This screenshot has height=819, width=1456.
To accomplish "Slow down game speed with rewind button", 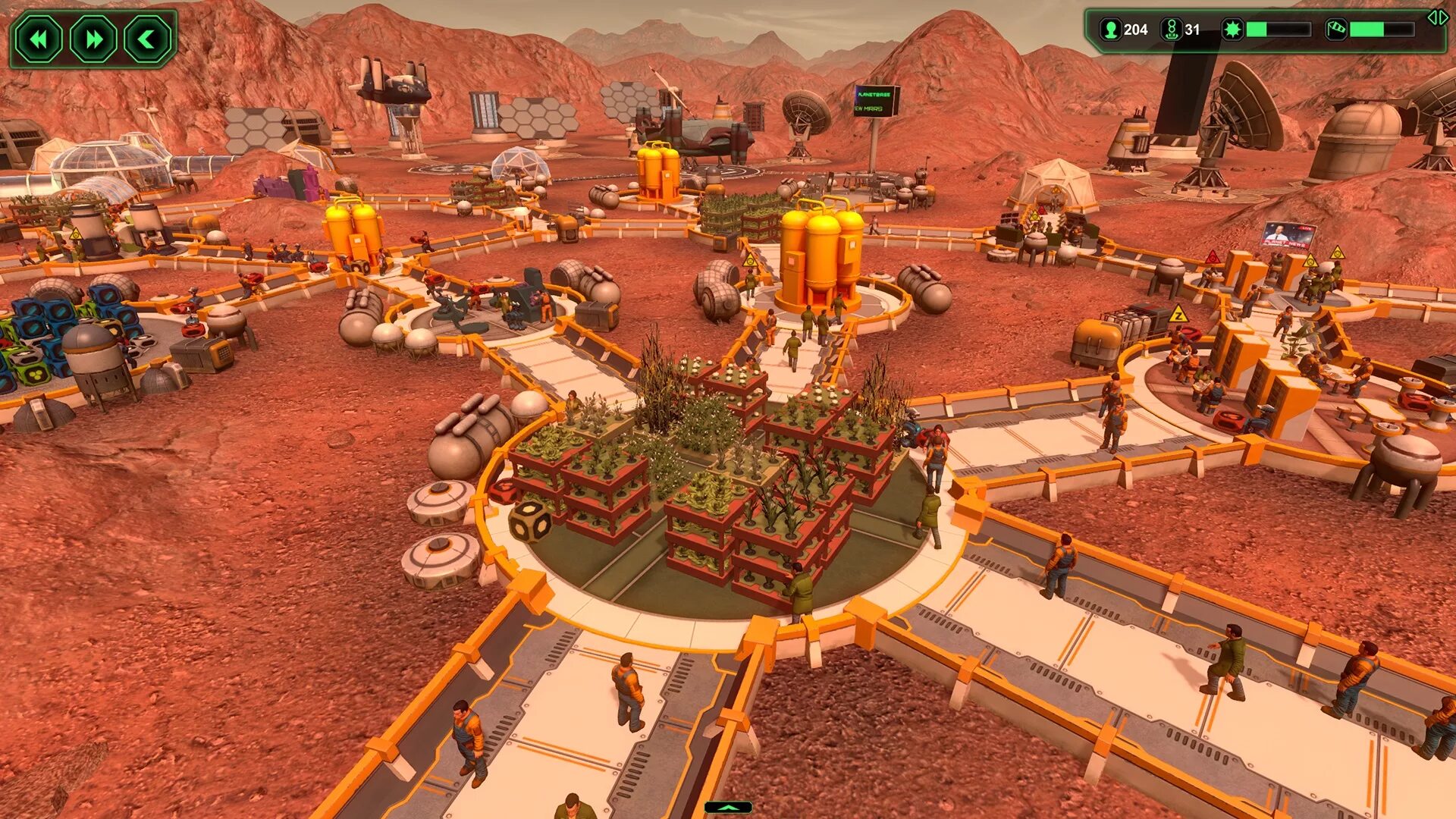I will pos(39,39).
